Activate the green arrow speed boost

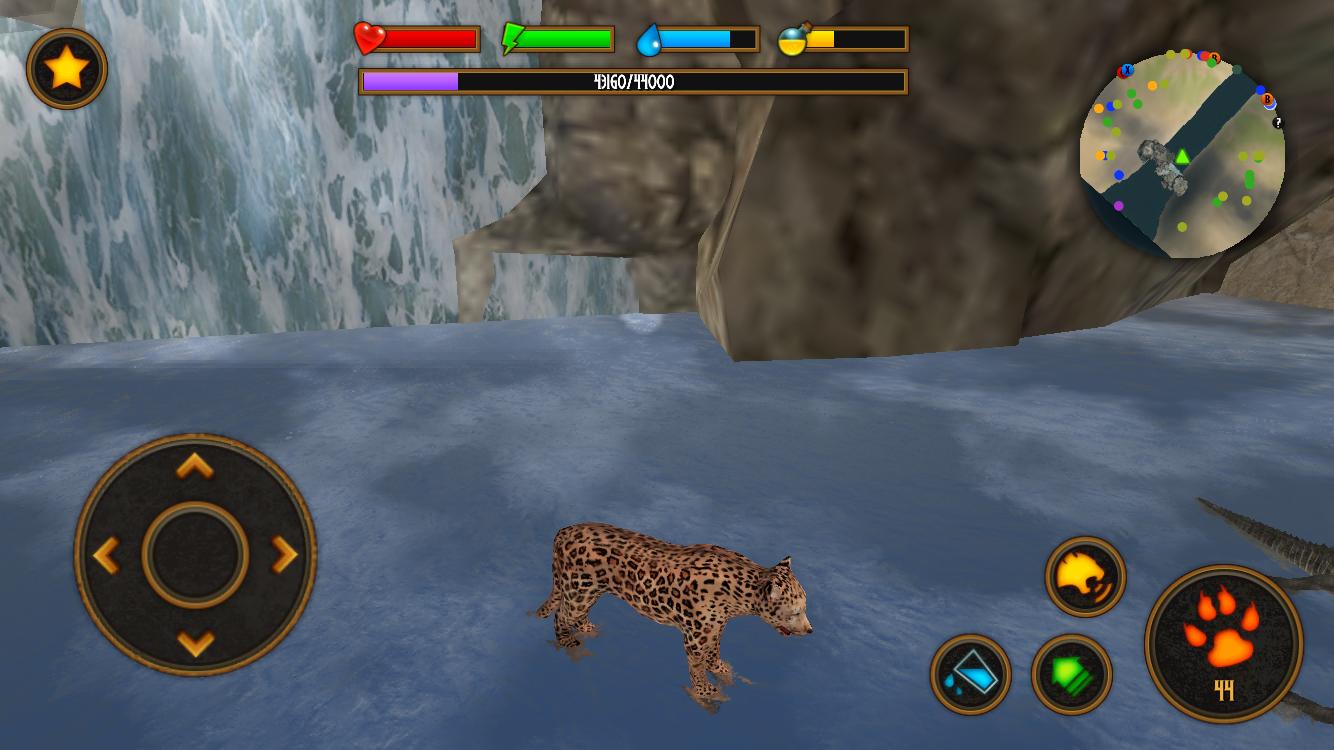coord(1072,675)
